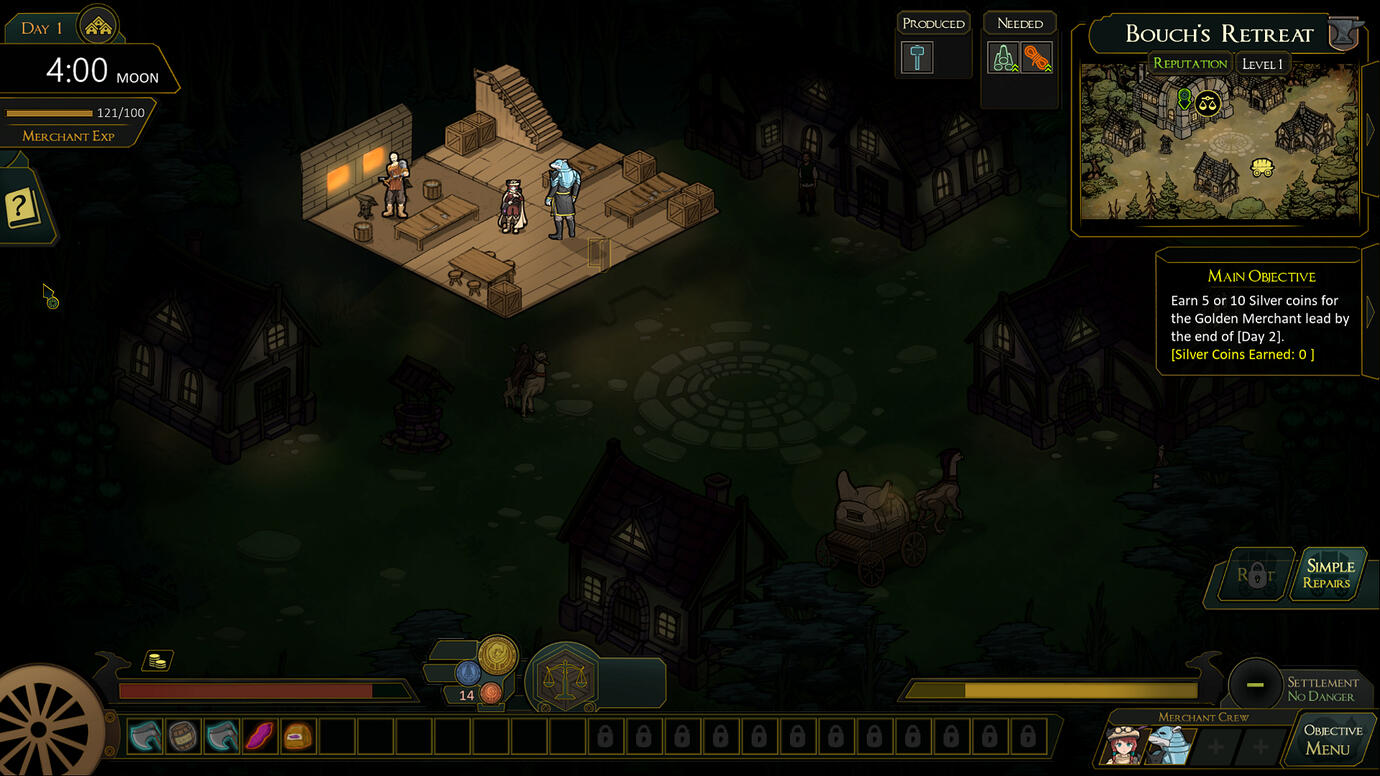Select the orange bread loaf inventory item

[298, 737]
